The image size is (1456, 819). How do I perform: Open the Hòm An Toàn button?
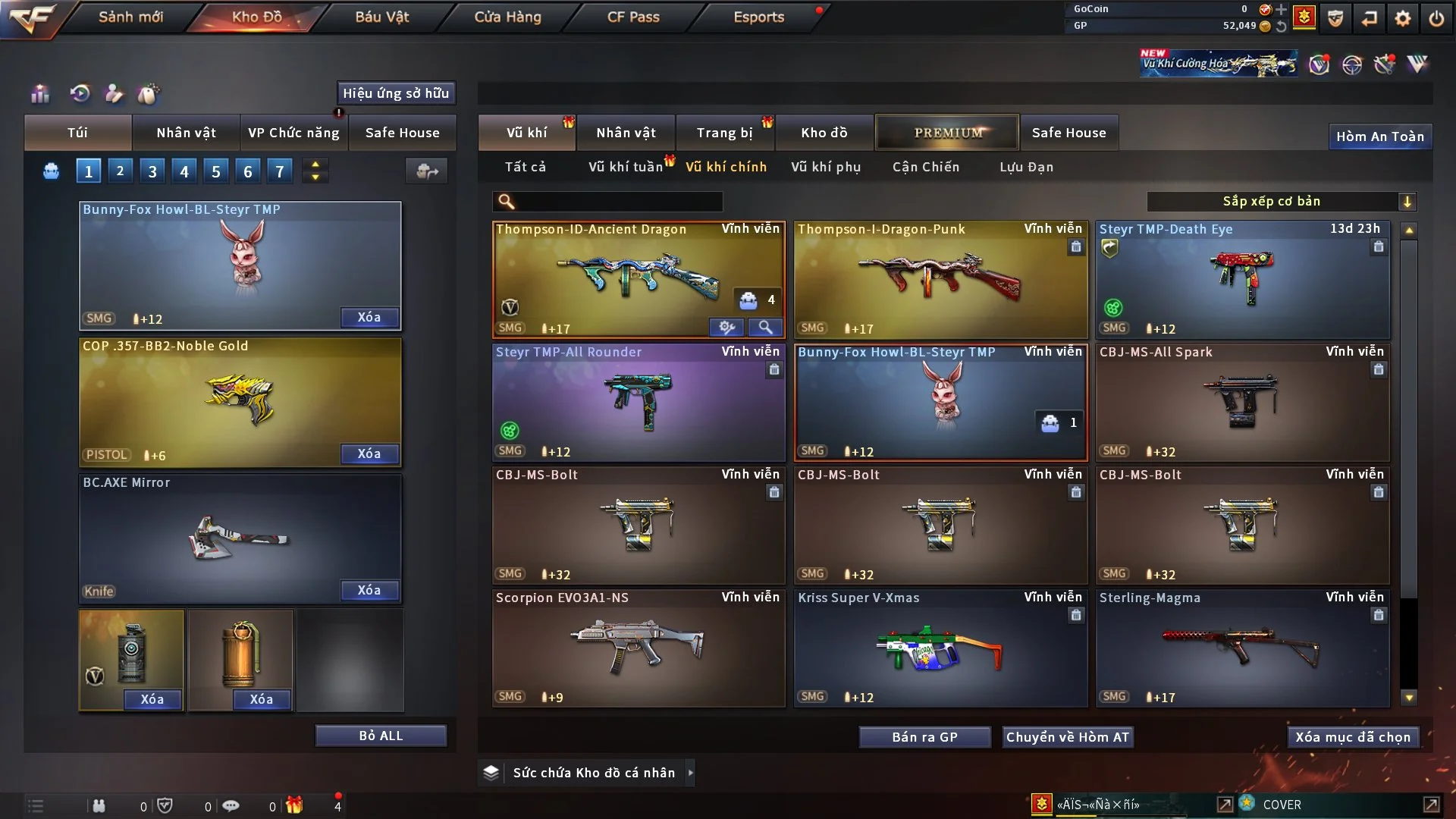pos(1379,136)
